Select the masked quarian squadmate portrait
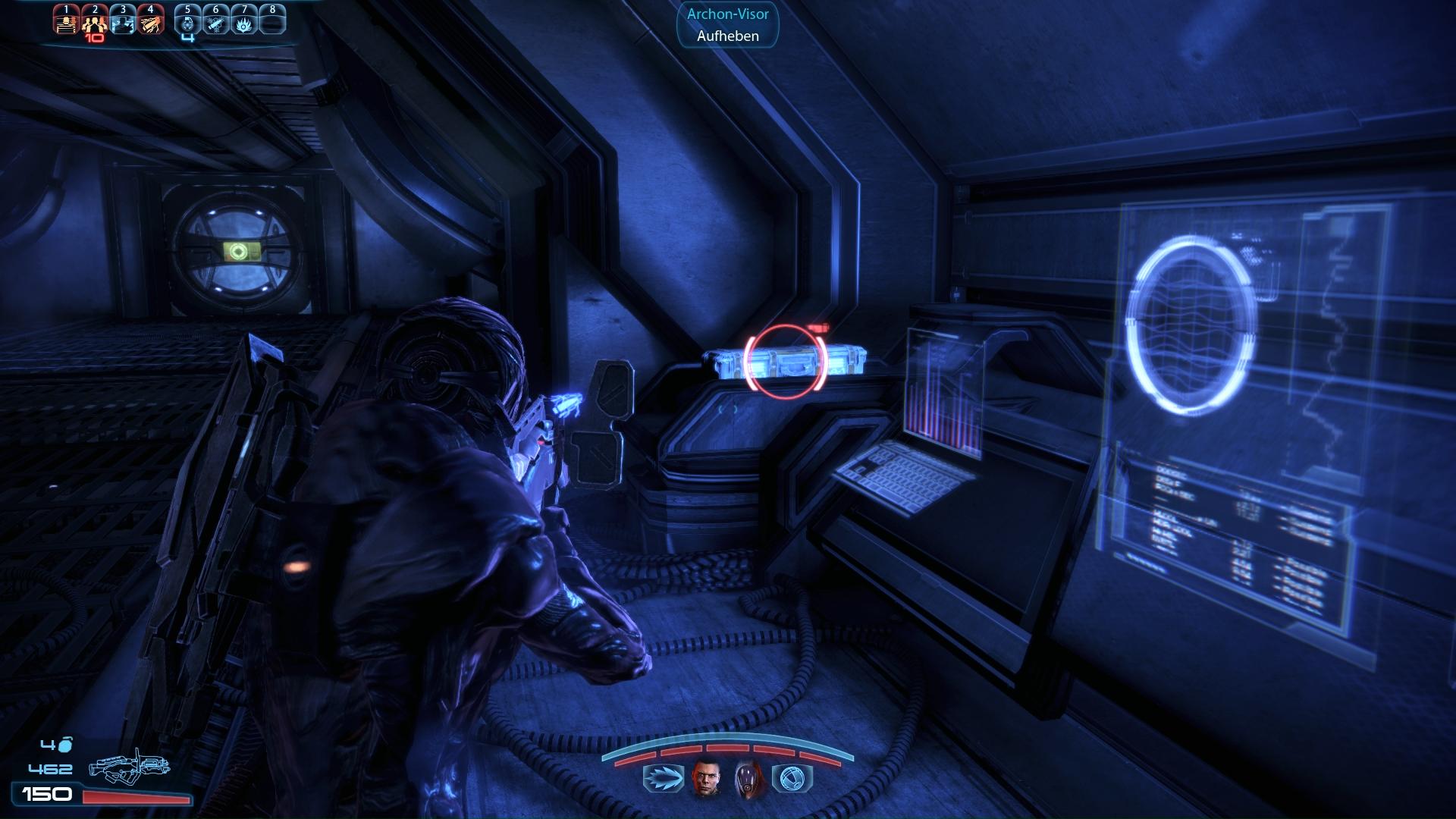1456x819 pixels. point(748,779)
